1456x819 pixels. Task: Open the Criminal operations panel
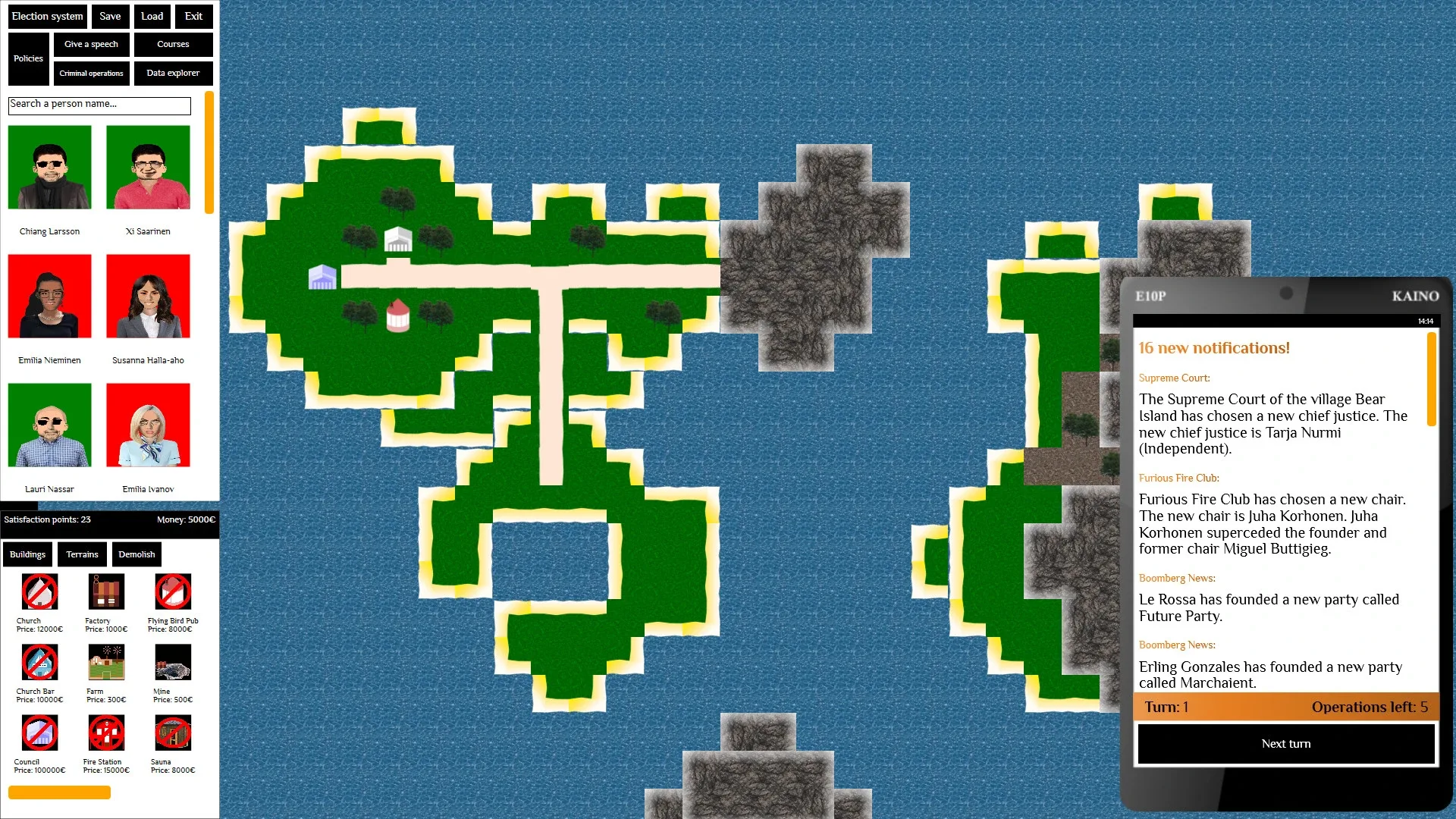click(x=91, y=73)
